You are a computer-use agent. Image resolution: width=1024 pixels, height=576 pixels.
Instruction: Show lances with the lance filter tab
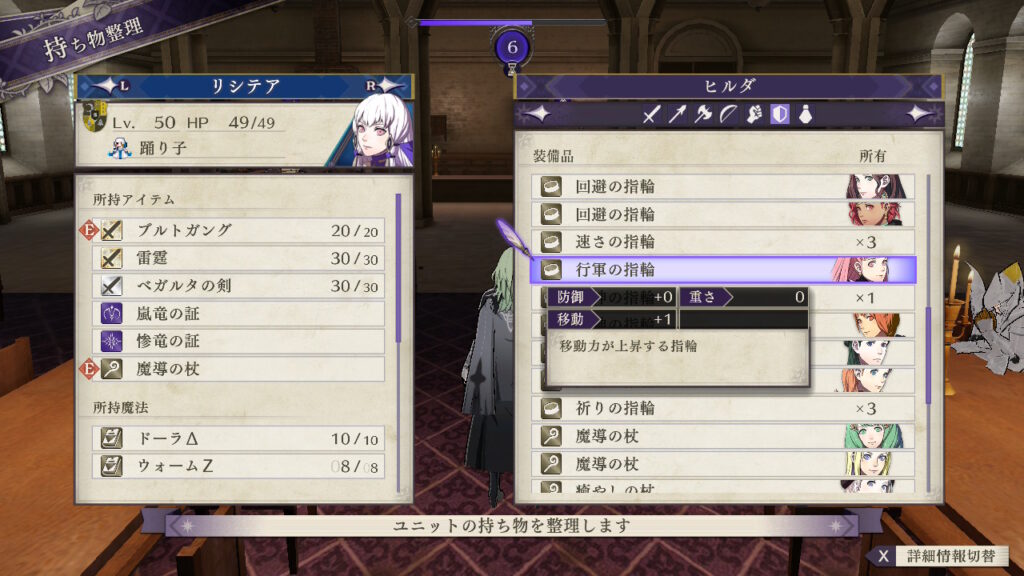tap(678, 115)
